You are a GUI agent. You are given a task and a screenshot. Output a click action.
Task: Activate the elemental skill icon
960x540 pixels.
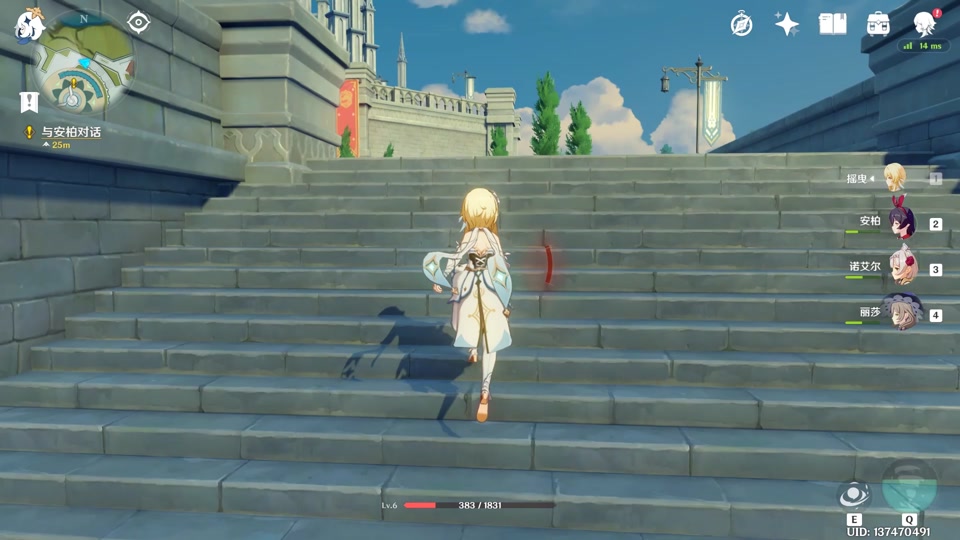(854, 495)
